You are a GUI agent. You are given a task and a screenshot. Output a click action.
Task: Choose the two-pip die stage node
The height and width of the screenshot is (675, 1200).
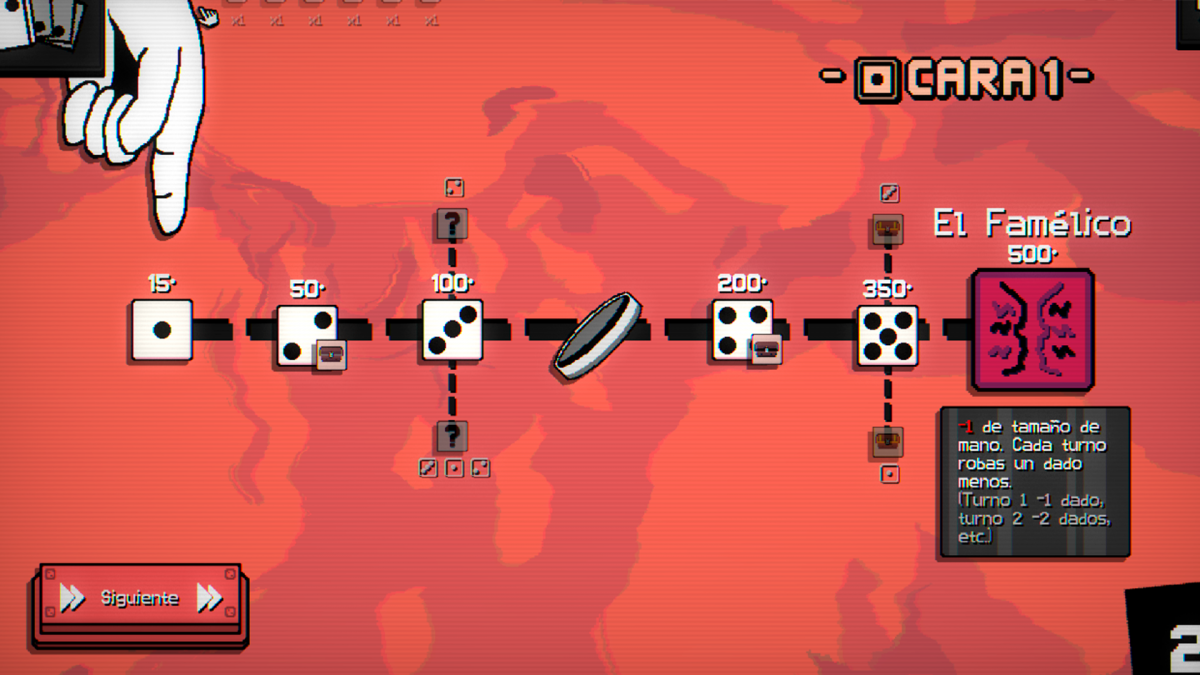coord(306,334)
